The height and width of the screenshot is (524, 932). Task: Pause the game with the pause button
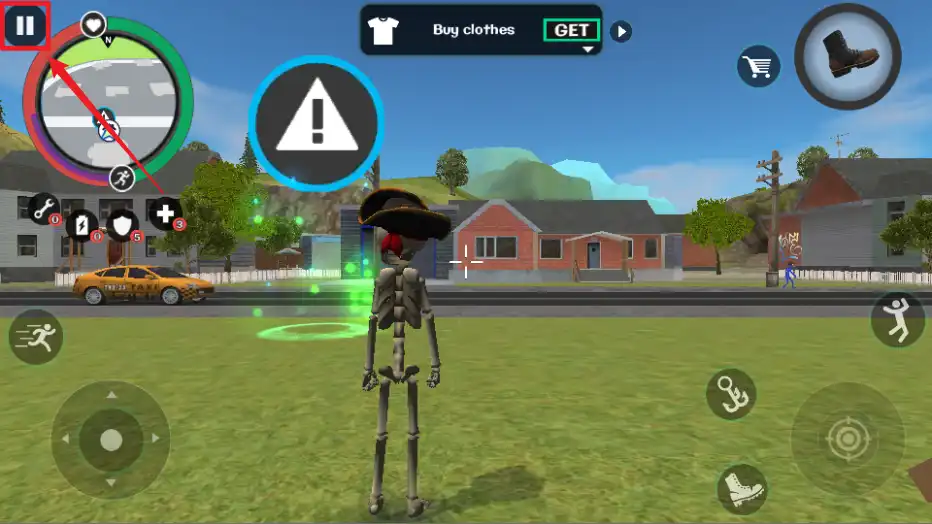click(25, 26)
